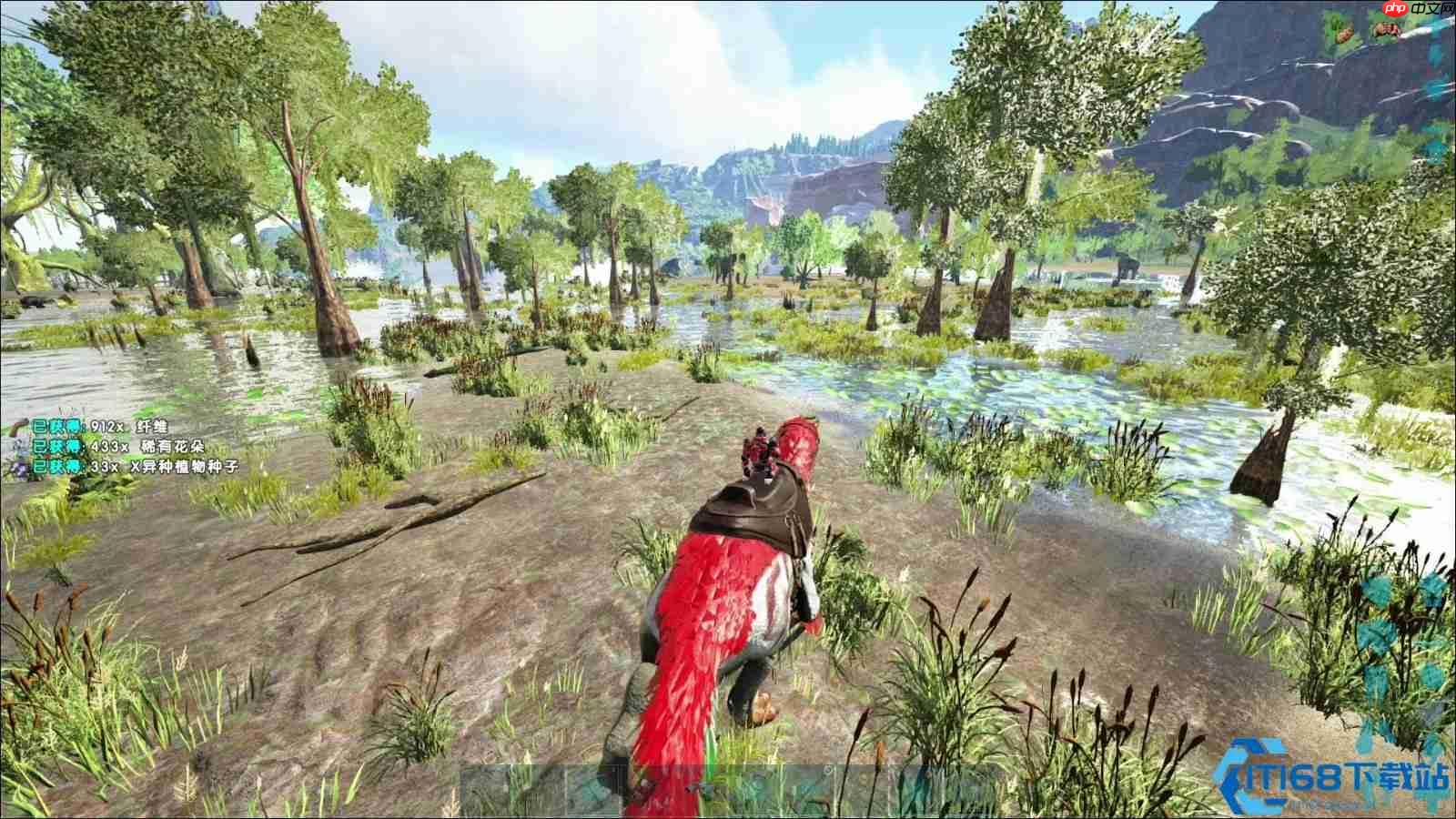Select the brown nut-shaped status buff icon

pyautogui.click(x=1347, y=35)
